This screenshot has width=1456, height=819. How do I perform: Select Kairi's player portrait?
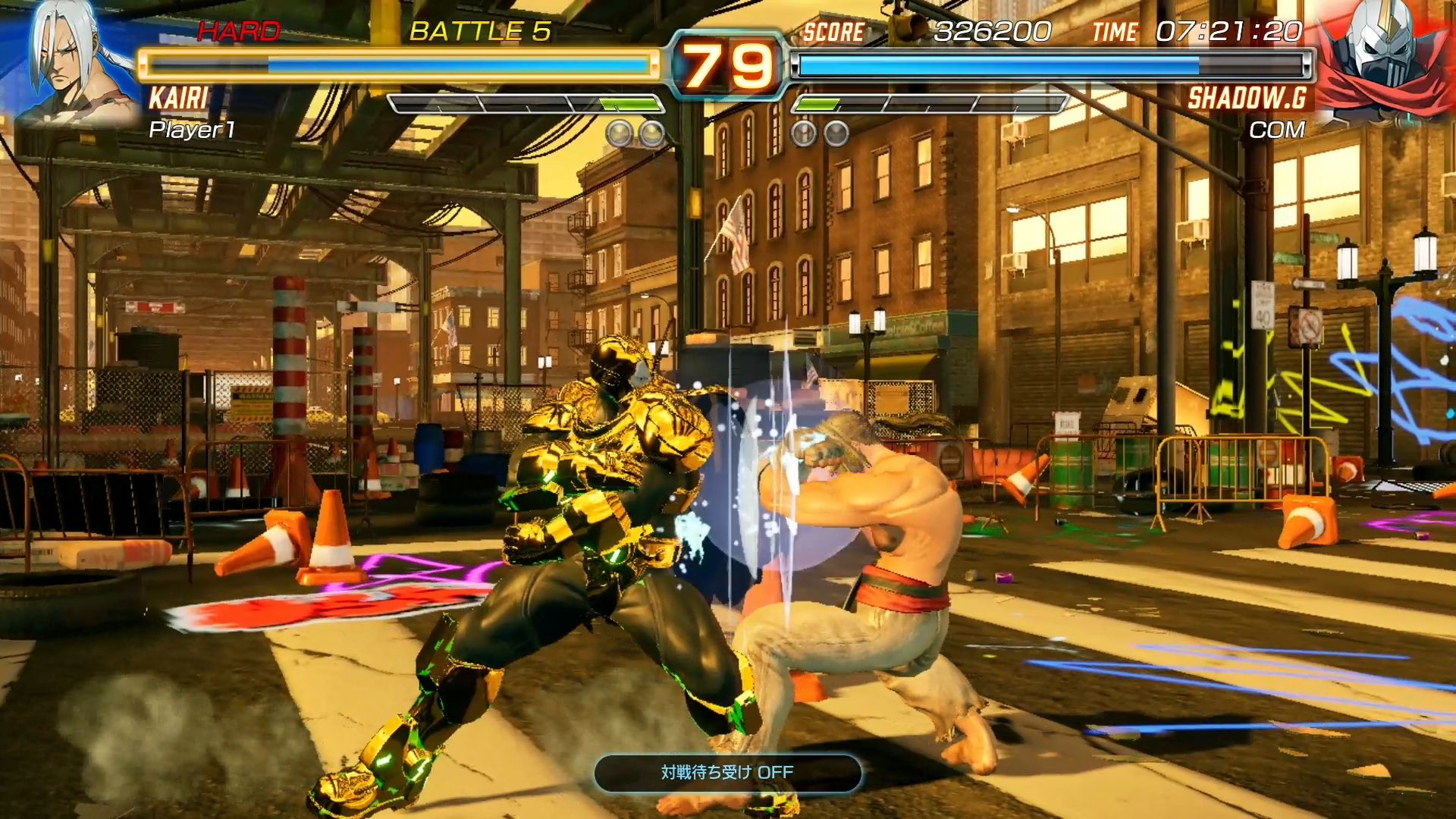click(x=72, y=64)
